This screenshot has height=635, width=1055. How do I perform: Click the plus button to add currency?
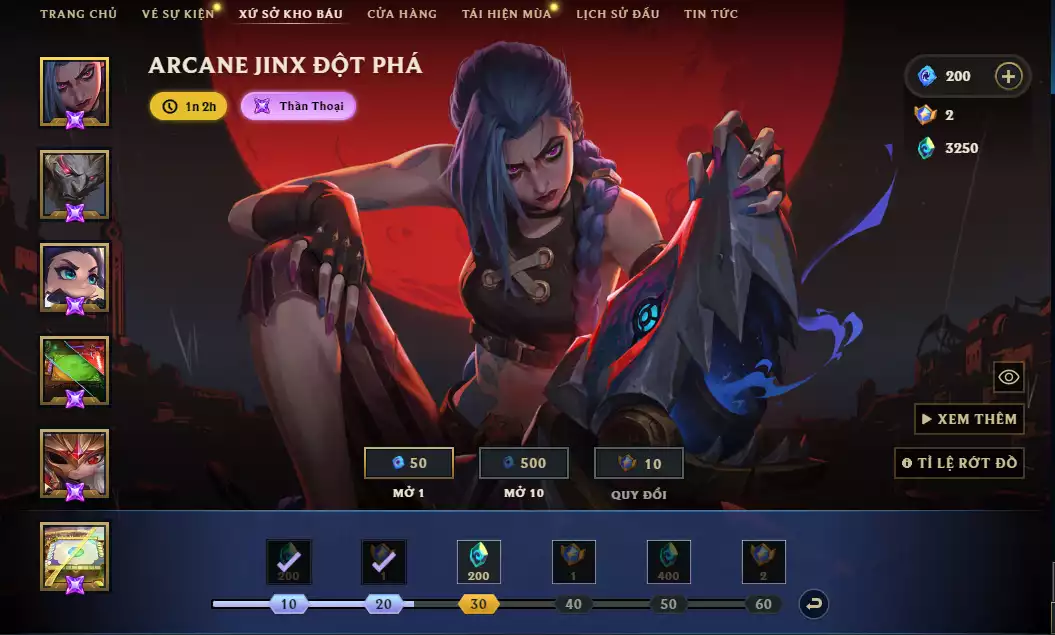point(1009,76)
